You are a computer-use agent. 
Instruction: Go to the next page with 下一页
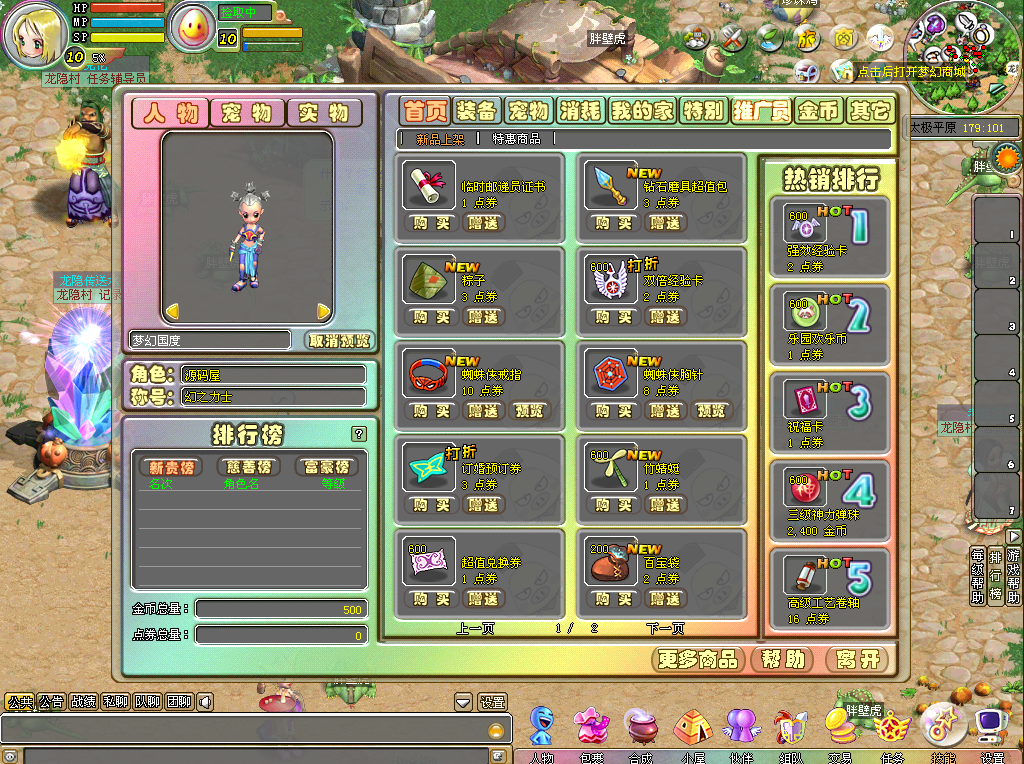(x=665, y=629)
